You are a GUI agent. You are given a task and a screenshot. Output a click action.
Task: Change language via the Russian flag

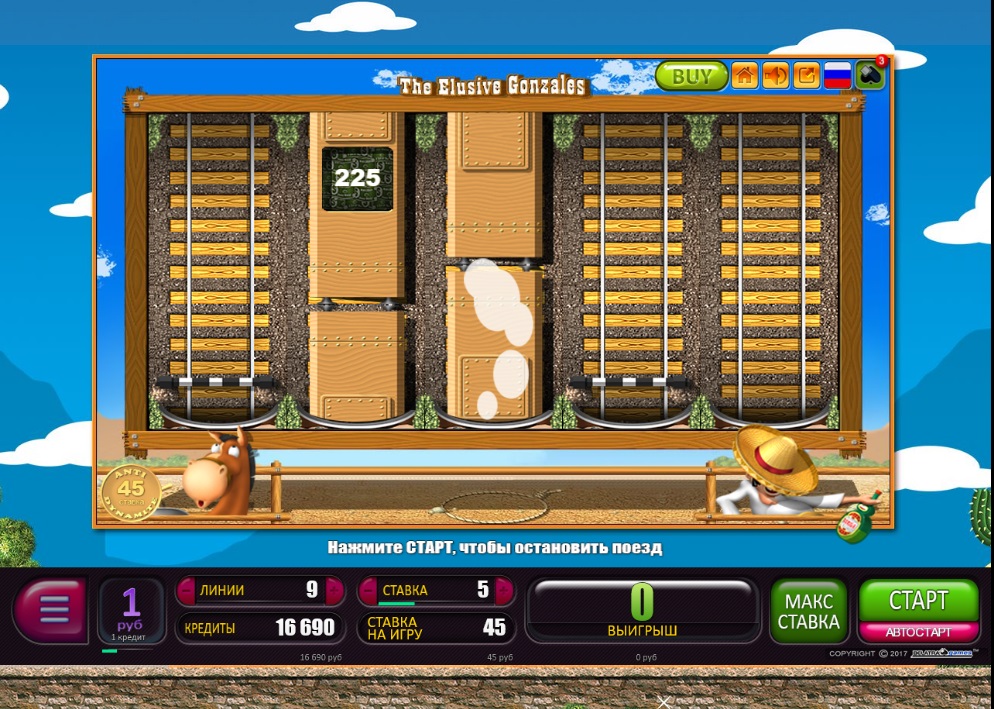[x=837, y=76]
